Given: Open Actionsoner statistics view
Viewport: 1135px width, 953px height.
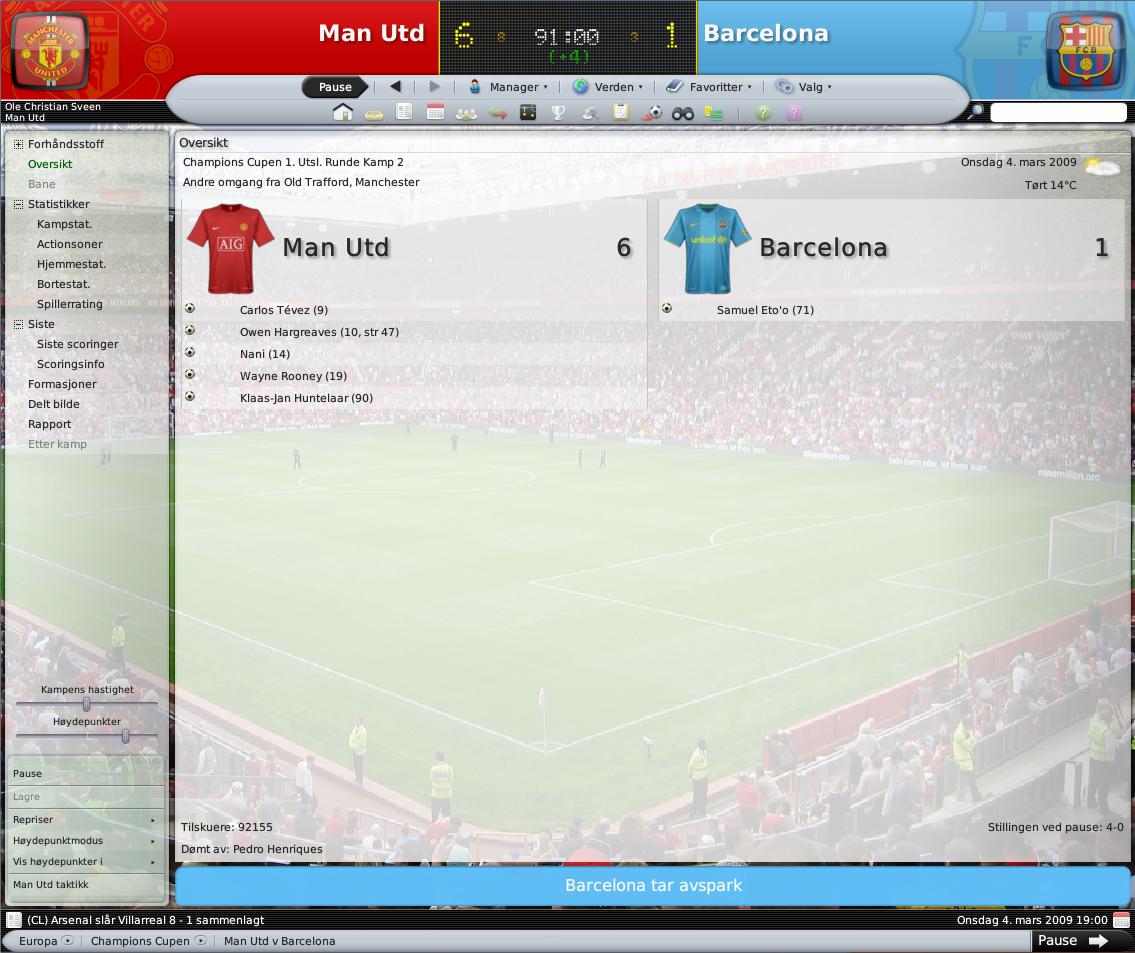Looking at the screenshot, I should 69,244.
